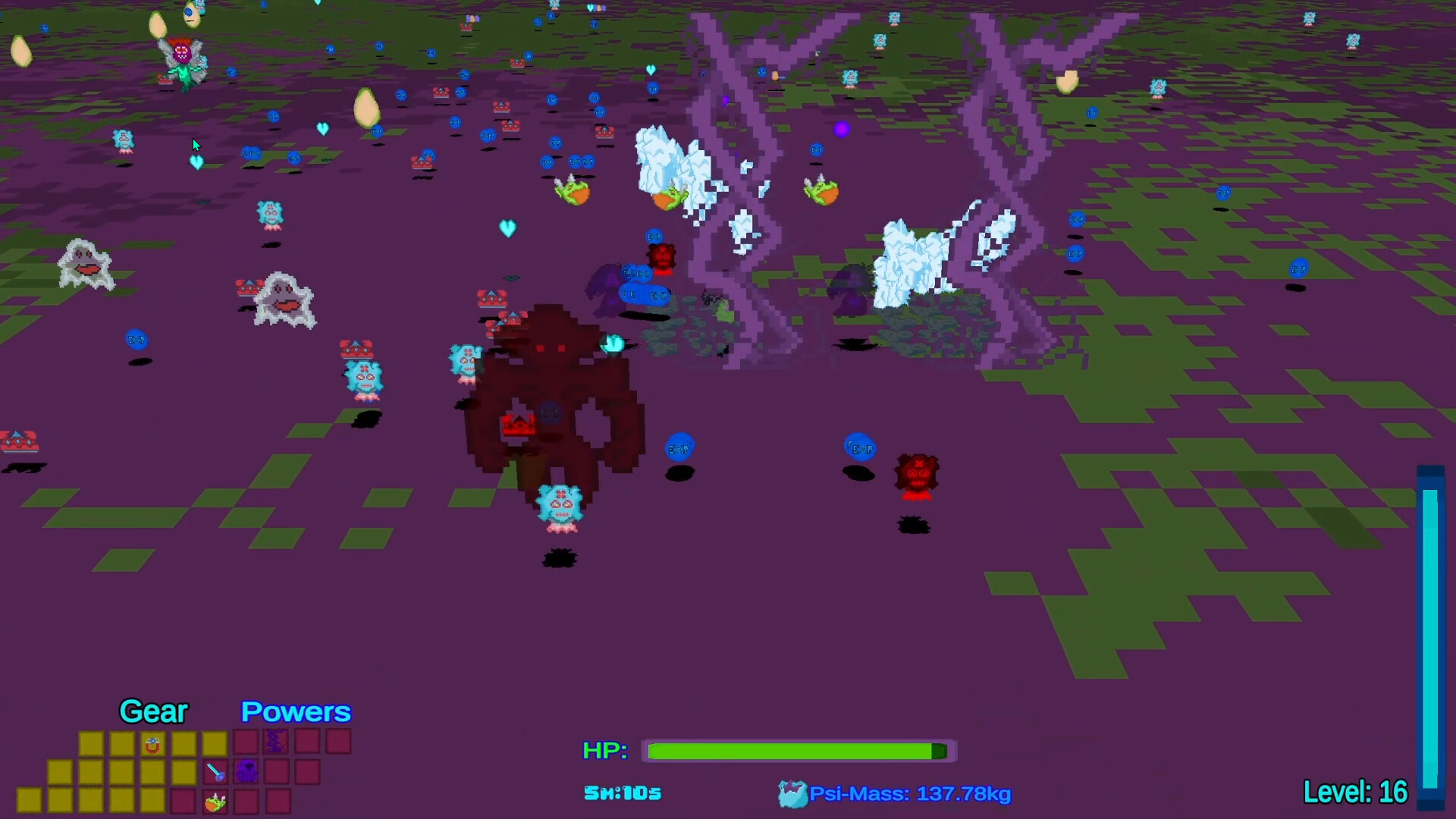Click the smiling ghost on the left
Screen dimensions: 1456x819
(x=86, y=264)
